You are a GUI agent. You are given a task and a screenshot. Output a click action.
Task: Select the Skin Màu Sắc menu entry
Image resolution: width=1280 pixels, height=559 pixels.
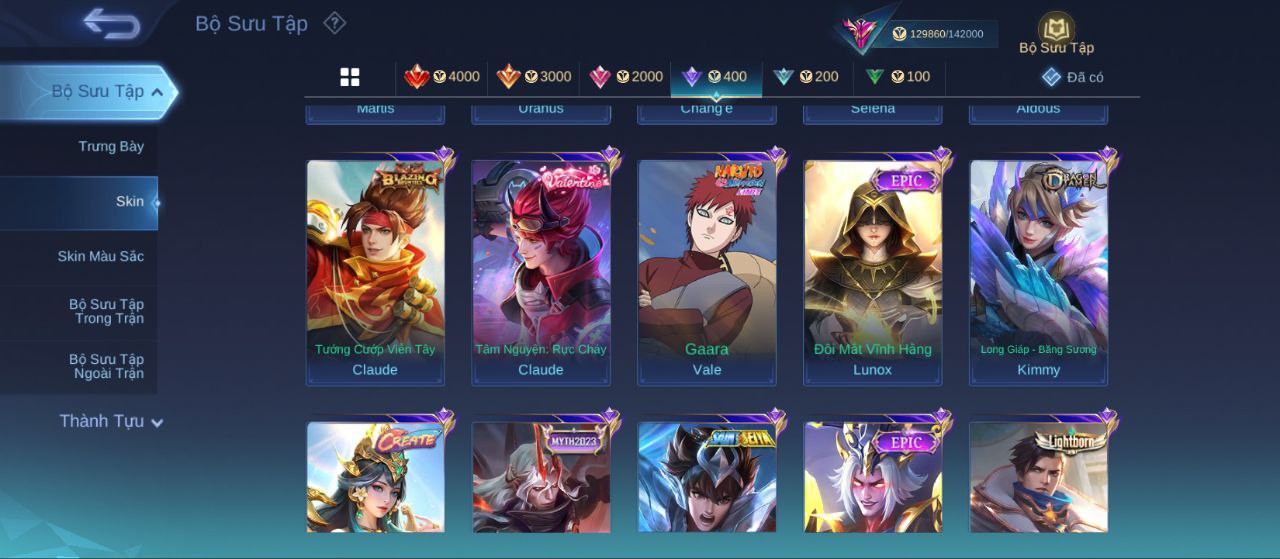click(100, 257)
